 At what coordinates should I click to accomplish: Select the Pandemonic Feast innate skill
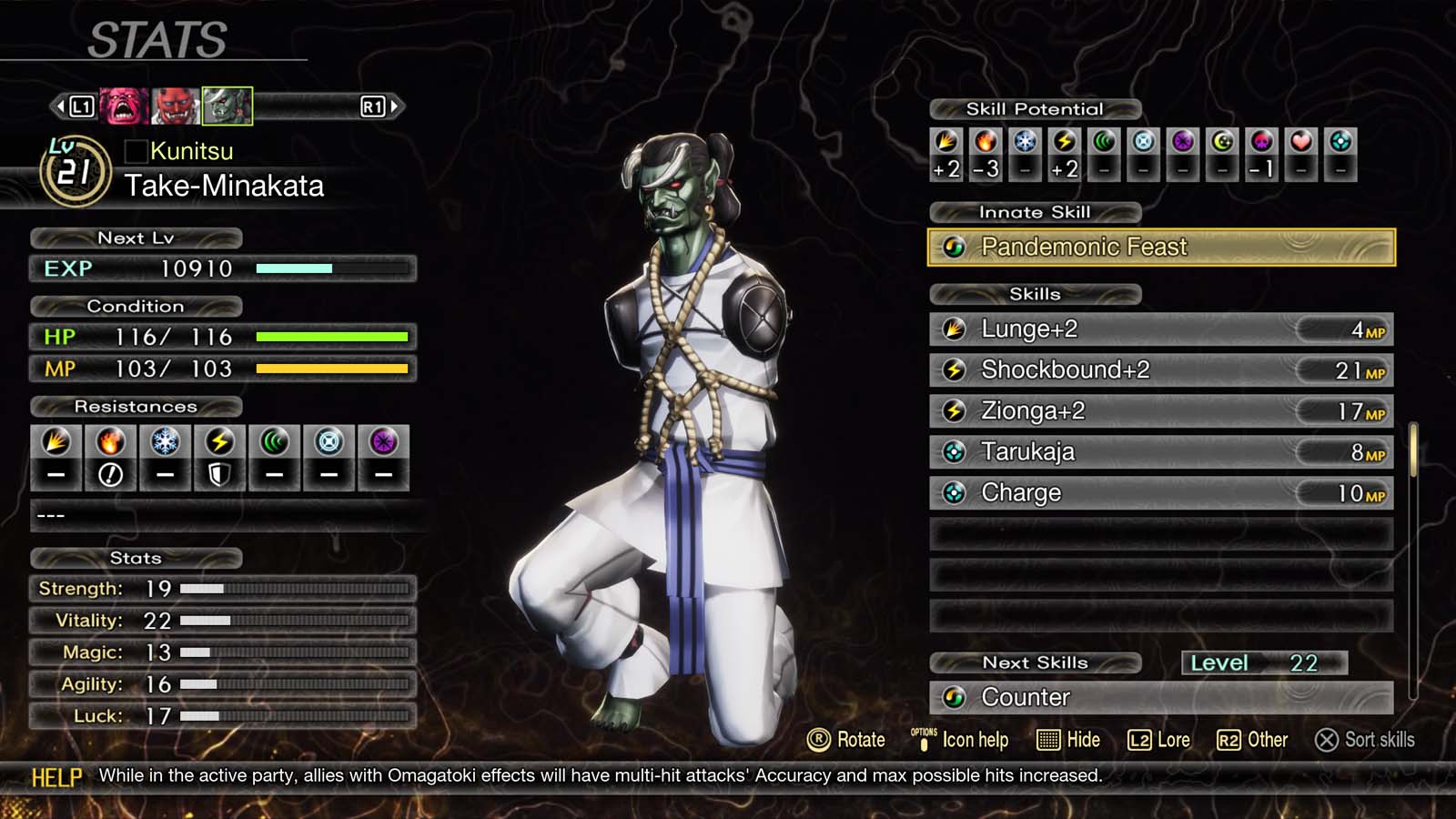pyautogui.click(x=1160, y=248)
